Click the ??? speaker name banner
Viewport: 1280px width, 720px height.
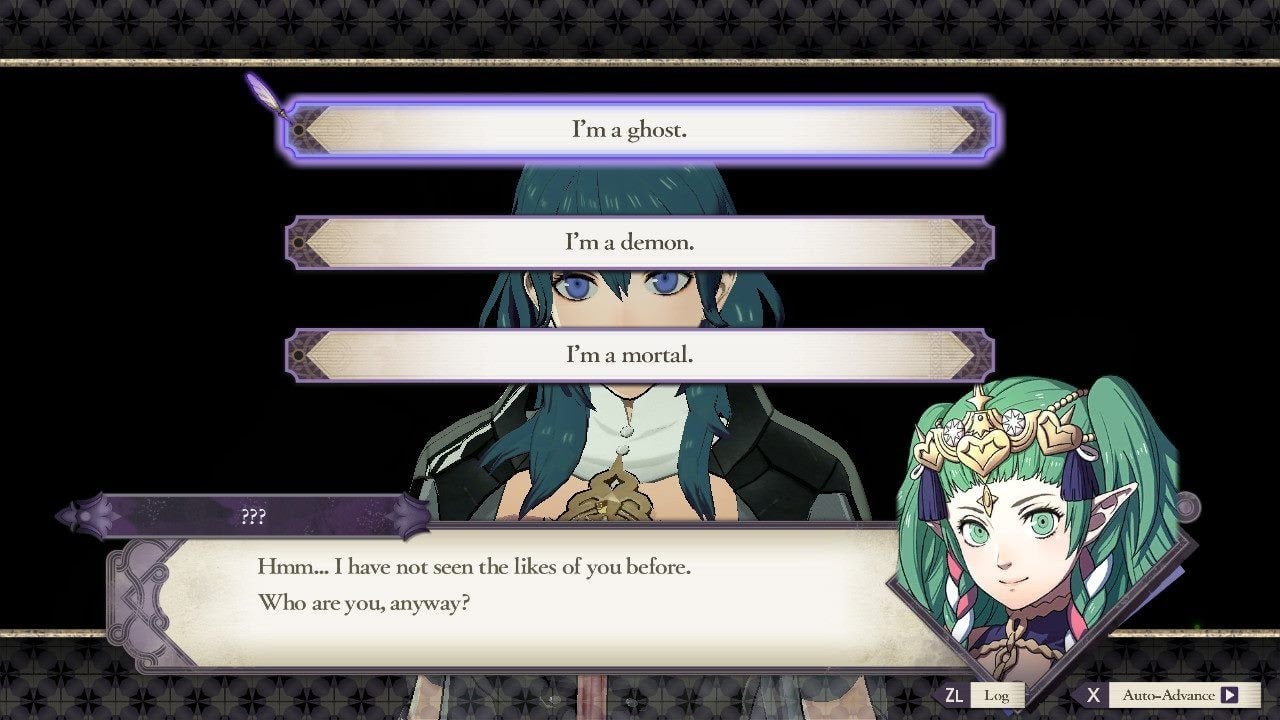pyautogui.click(x=253, y=516)
